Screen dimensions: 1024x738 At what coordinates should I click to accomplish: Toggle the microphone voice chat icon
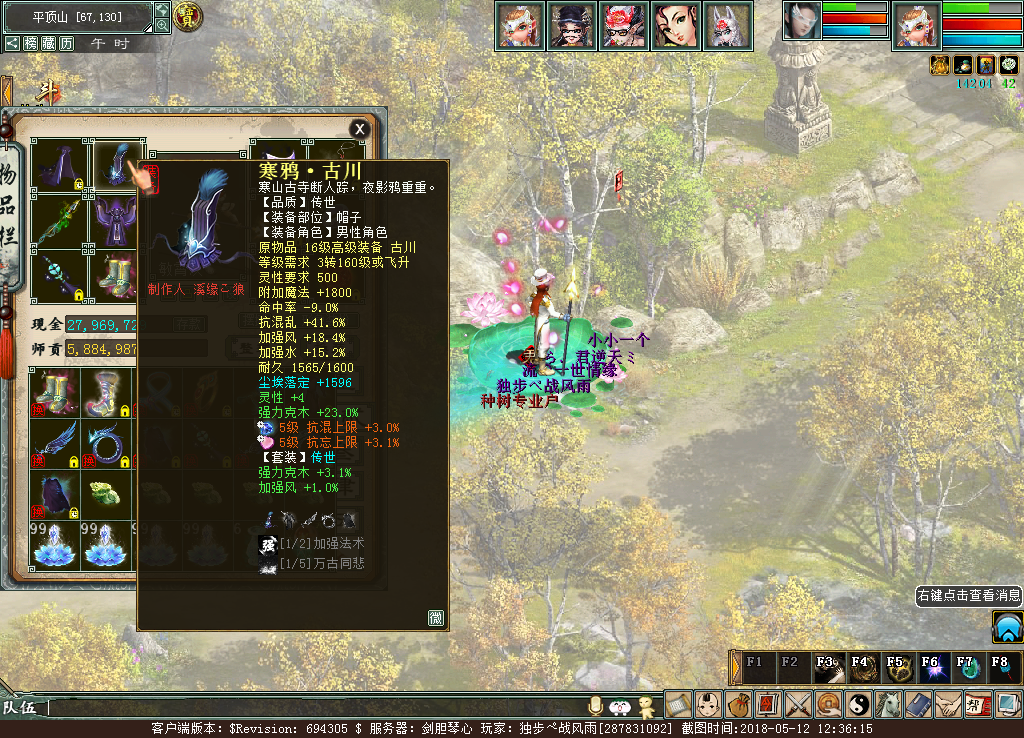pyautogui.click(x=596, y=705)
